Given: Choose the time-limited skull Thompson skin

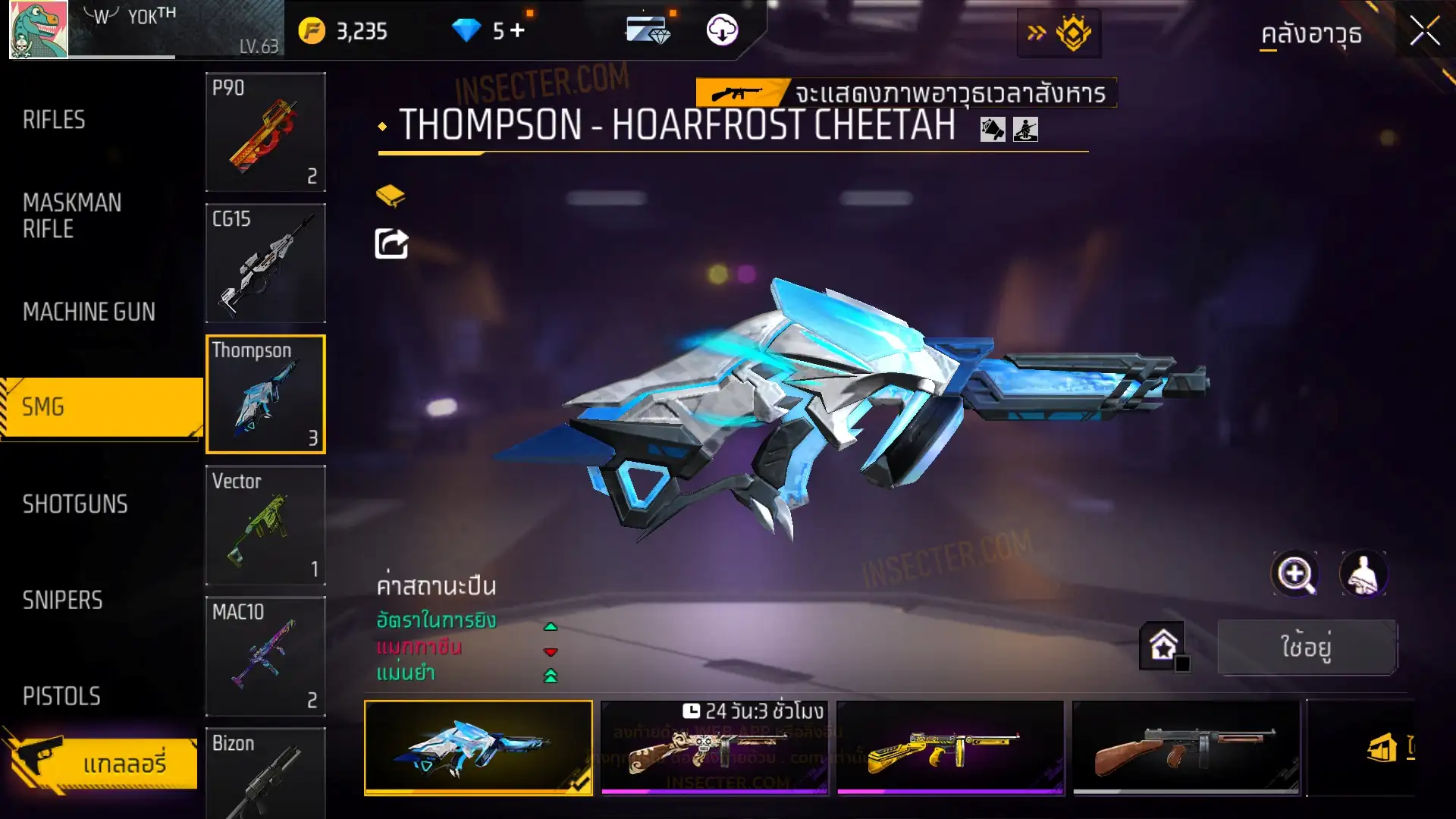Looking at the screenshot, I should [714, 748].
